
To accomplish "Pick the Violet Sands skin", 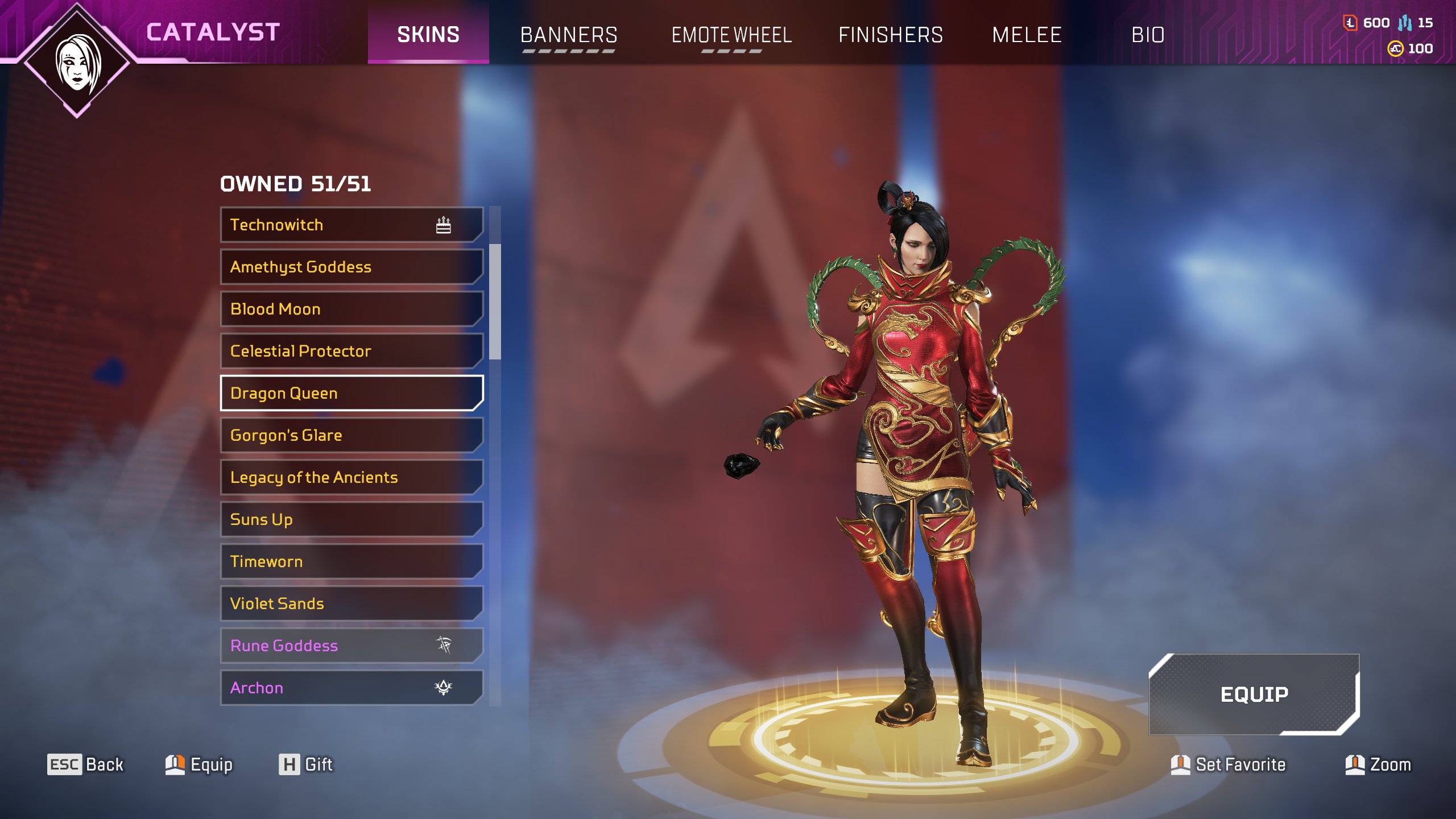I will point(351,603).
